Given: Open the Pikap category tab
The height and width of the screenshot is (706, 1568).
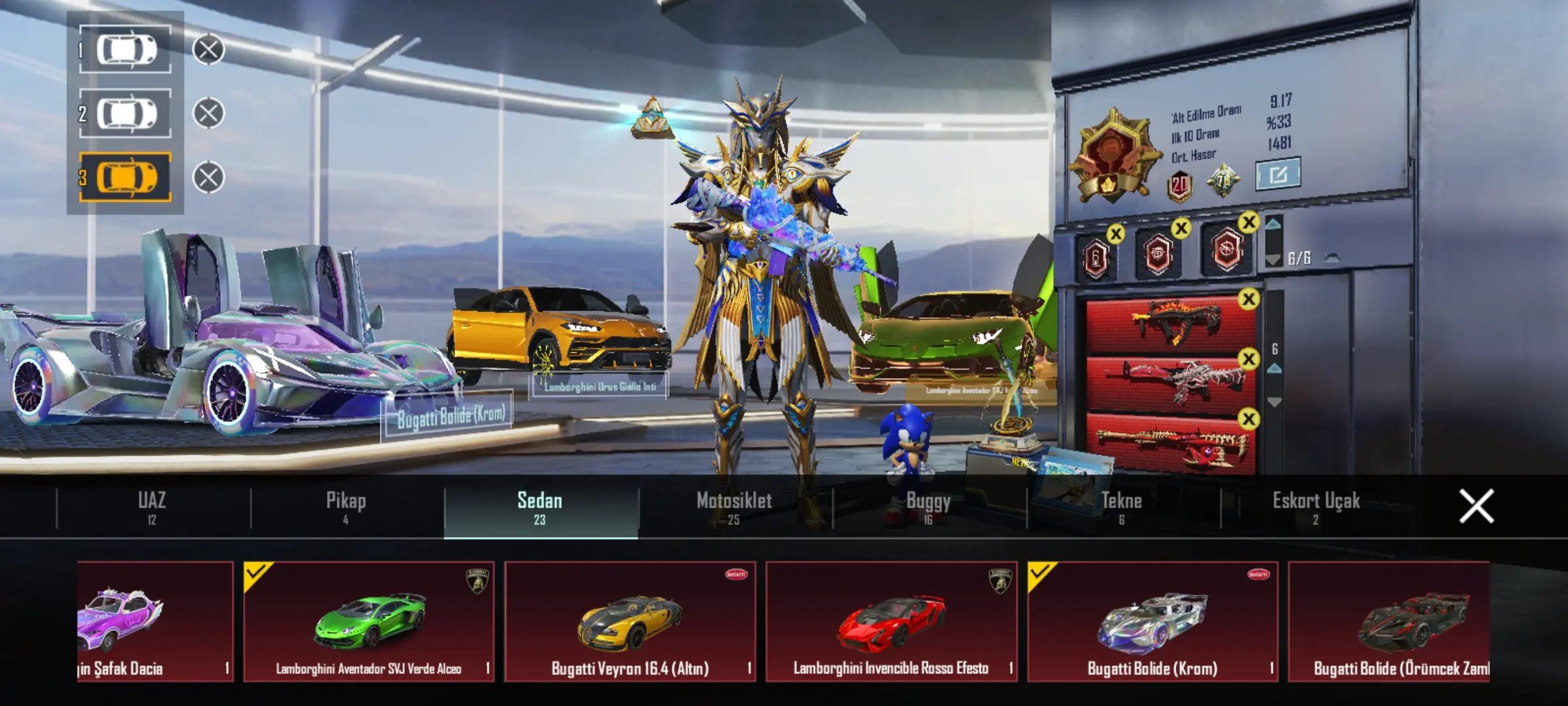Looking at the screenshot, I should click(346, 507).
